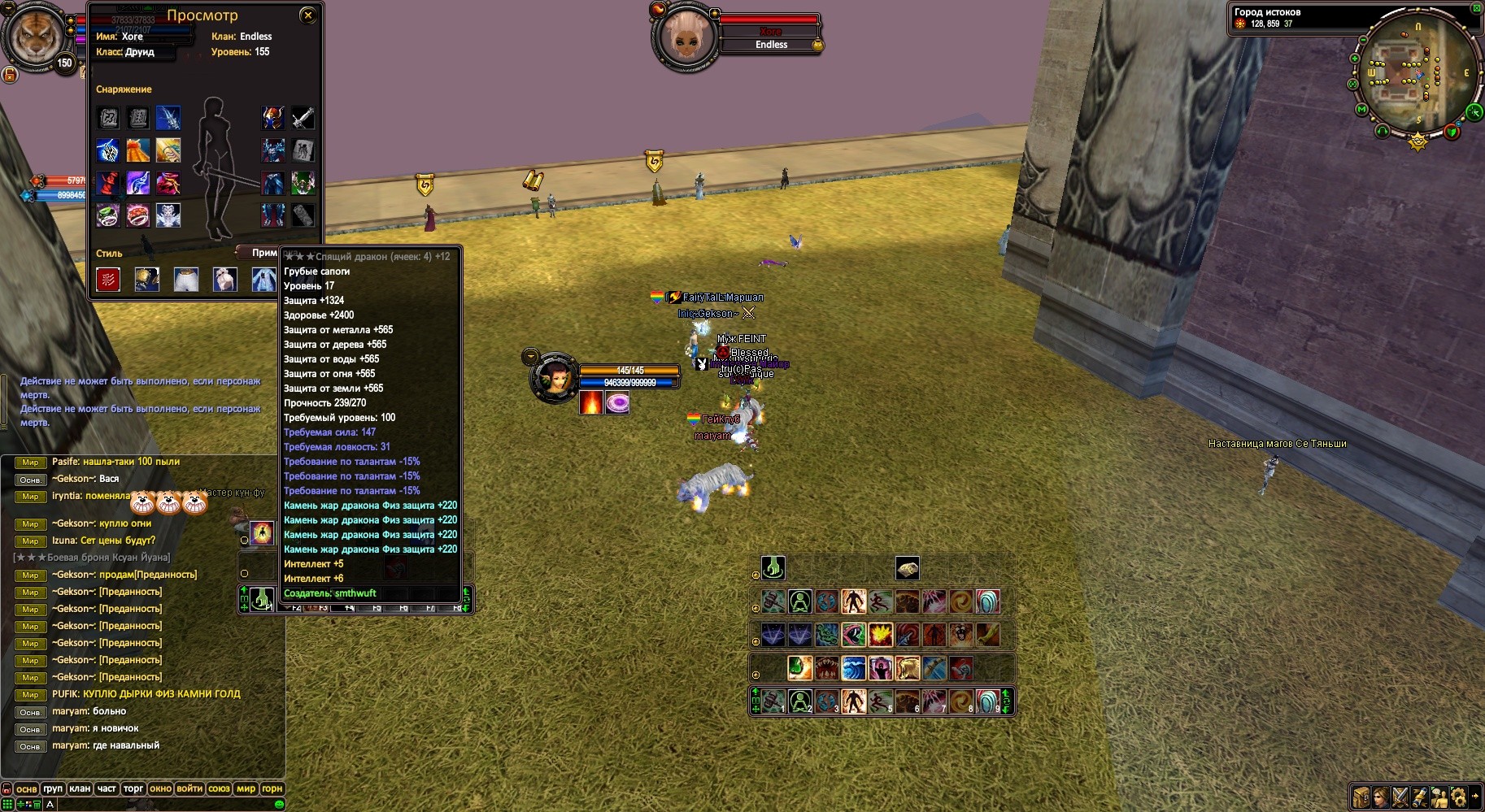The width and height of the screenshot is (1485, 812).
Task: Open the chat emoji smiley picker
Action: pos(279,804)
